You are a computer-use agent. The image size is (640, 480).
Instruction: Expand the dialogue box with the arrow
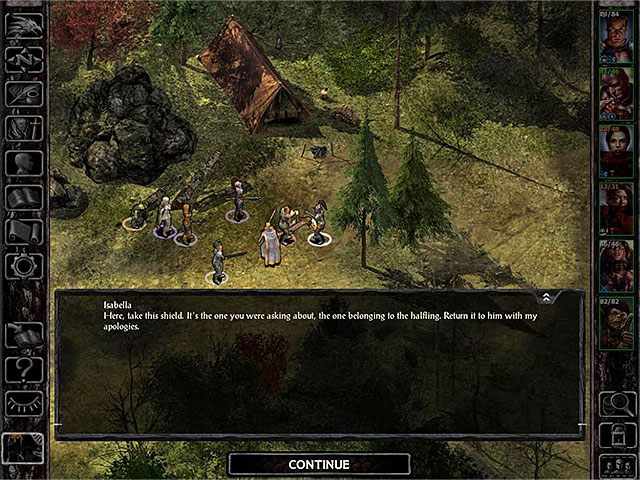545,298
